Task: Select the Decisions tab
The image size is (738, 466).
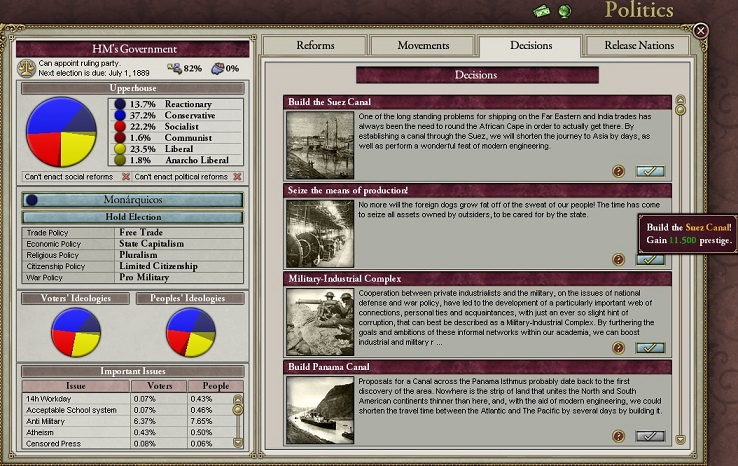Action: tap(530, 46)
